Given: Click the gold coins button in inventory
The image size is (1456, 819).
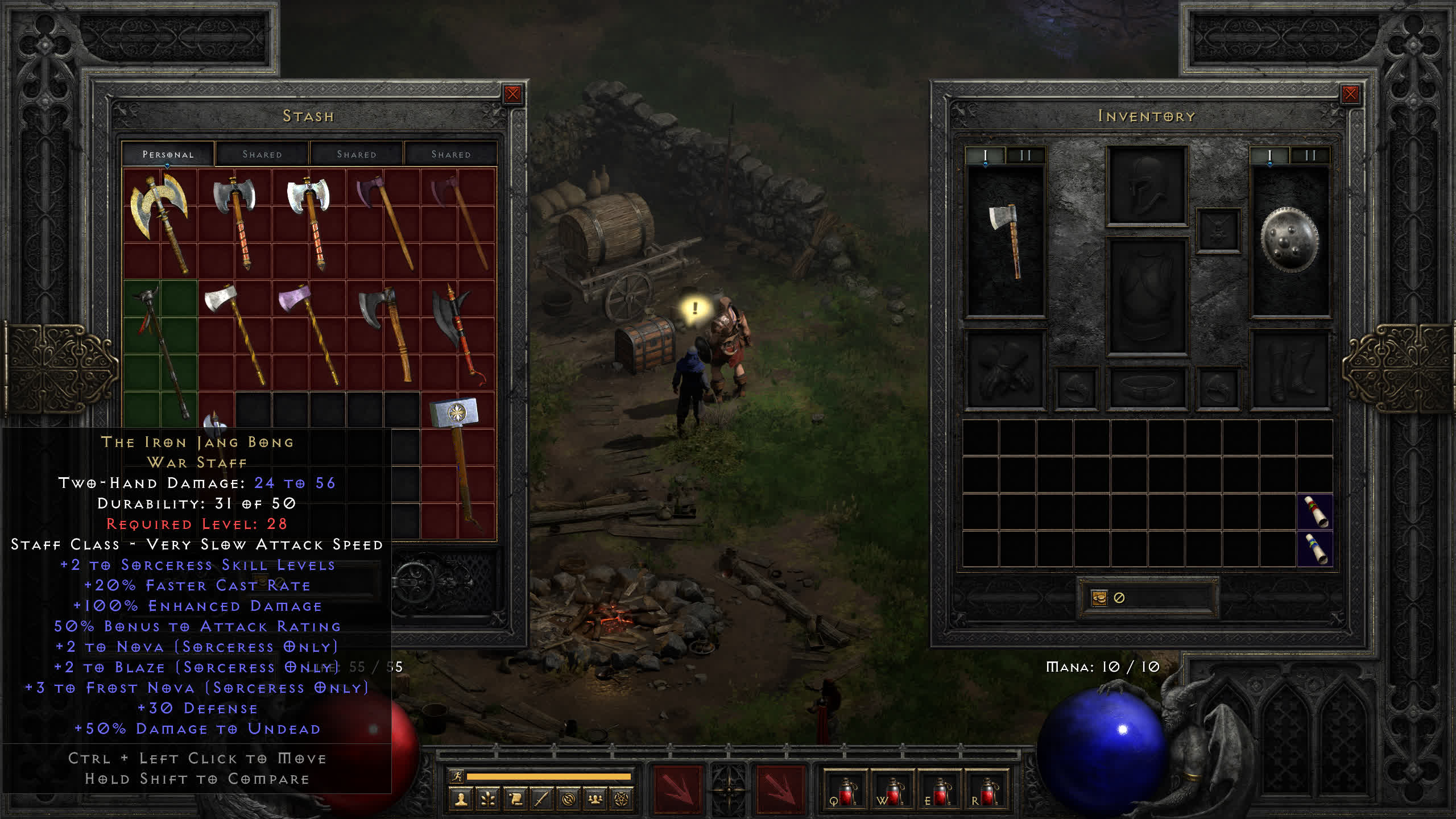Looking at the screenshot, I should point(1099,598).
